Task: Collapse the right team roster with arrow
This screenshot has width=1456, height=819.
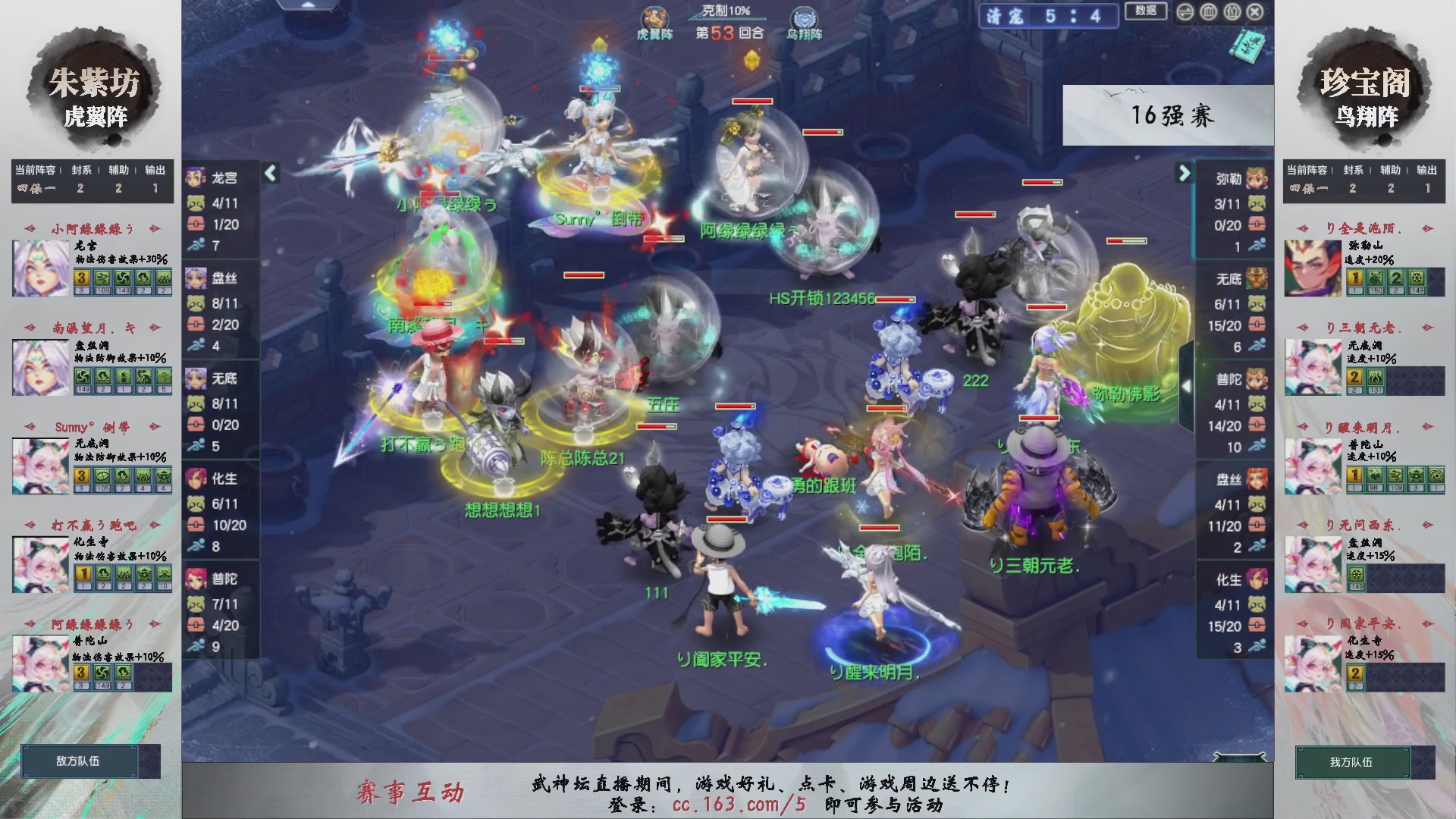Action: tap(1183, 173)
